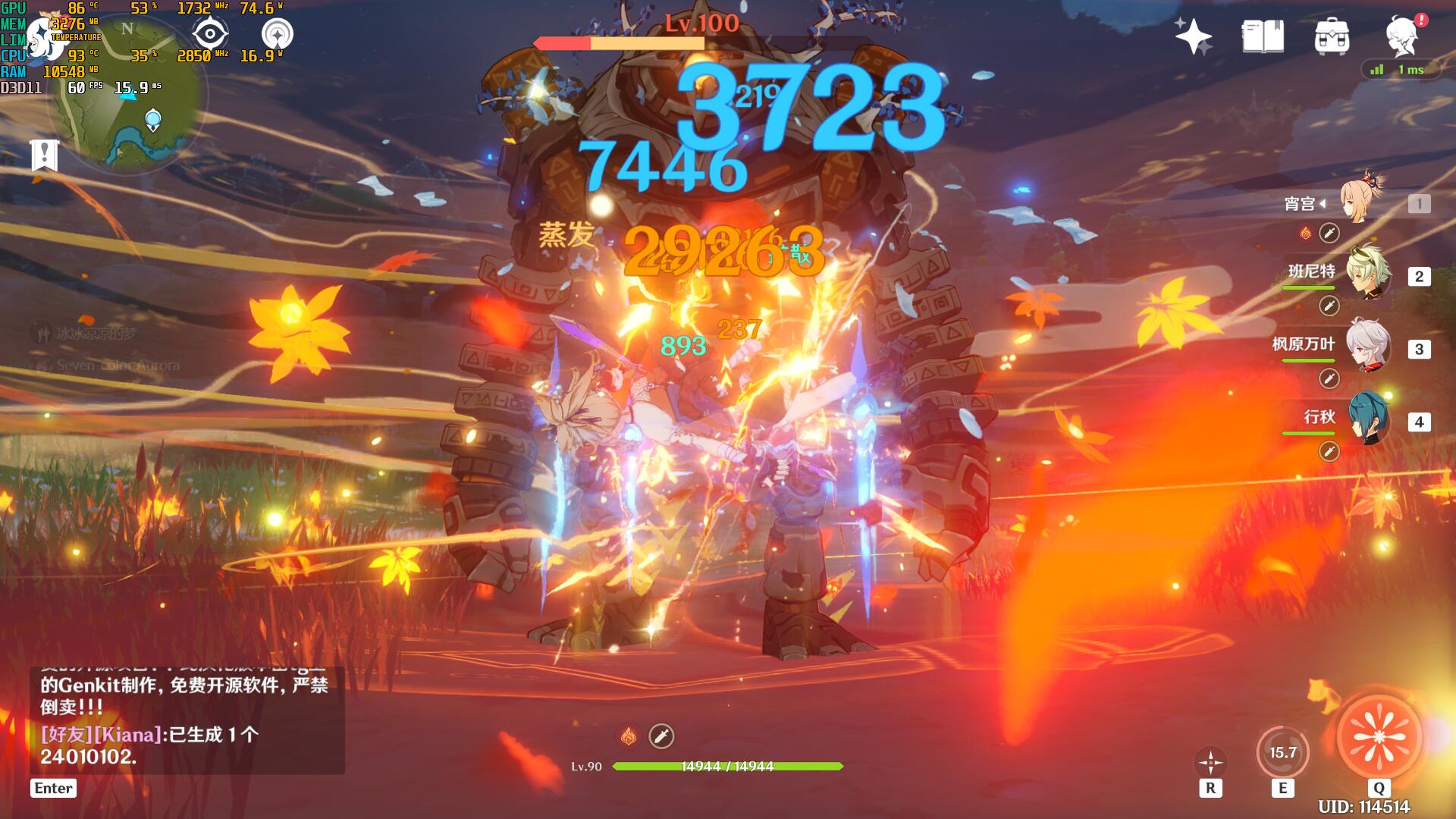Activate the Elemental Skill on cooldown
The height and width of the screenshot is (819, 1456).
click(x=1282, y=752)
